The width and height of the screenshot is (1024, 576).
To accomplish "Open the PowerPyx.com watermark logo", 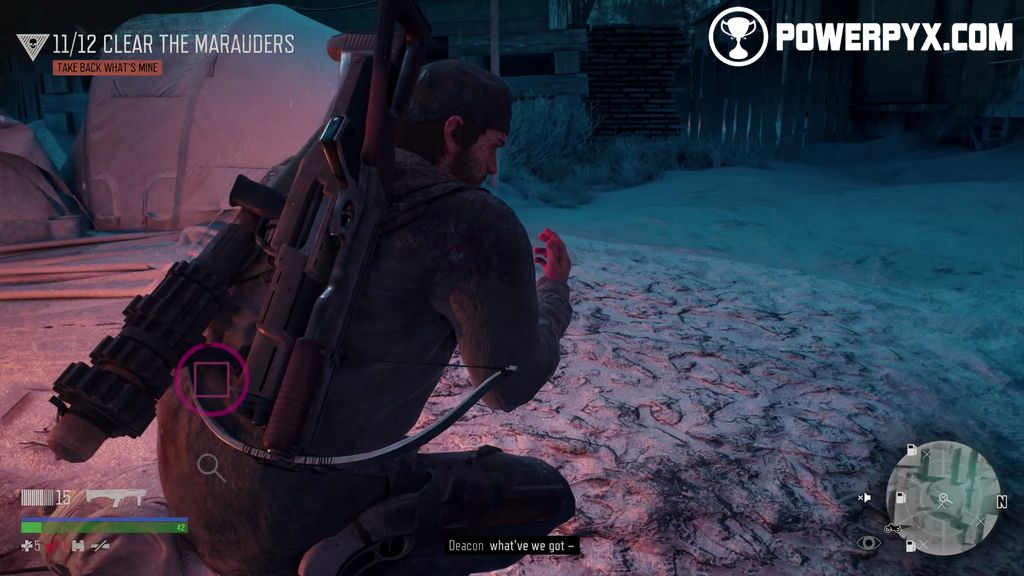I will 860,37.
